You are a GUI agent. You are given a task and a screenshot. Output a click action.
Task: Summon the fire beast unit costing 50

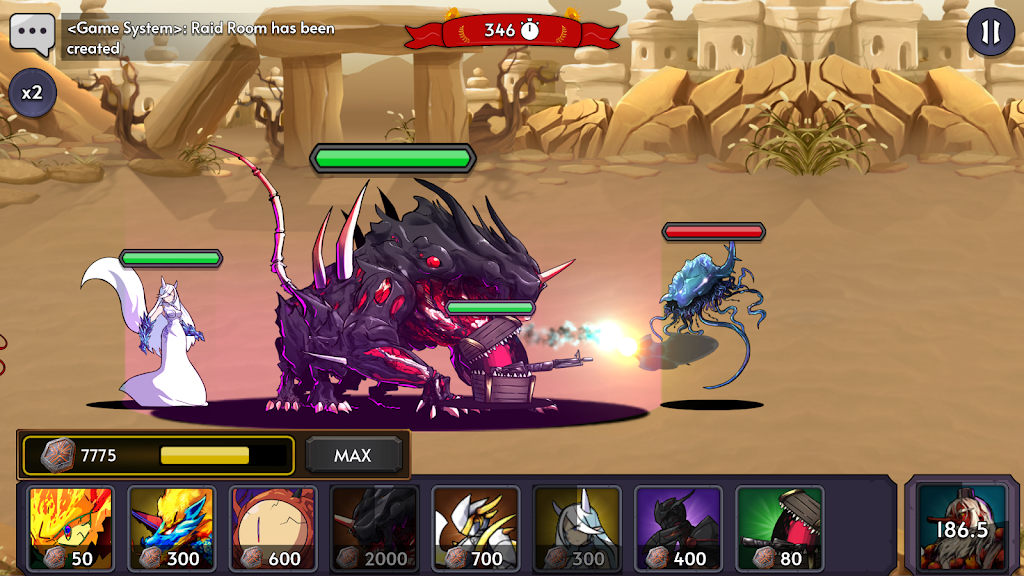70,529
